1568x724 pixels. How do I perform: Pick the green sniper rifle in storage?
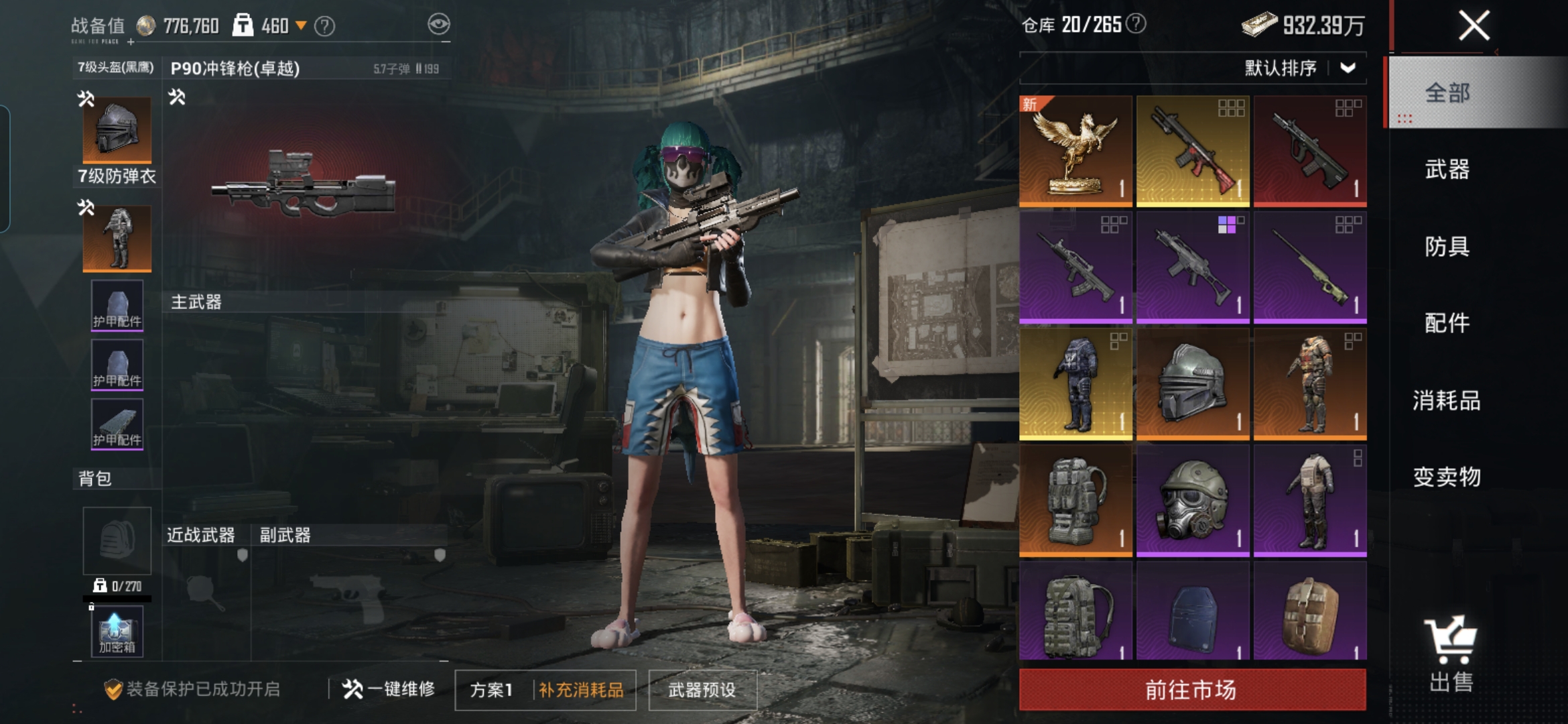pos(1309,267)
